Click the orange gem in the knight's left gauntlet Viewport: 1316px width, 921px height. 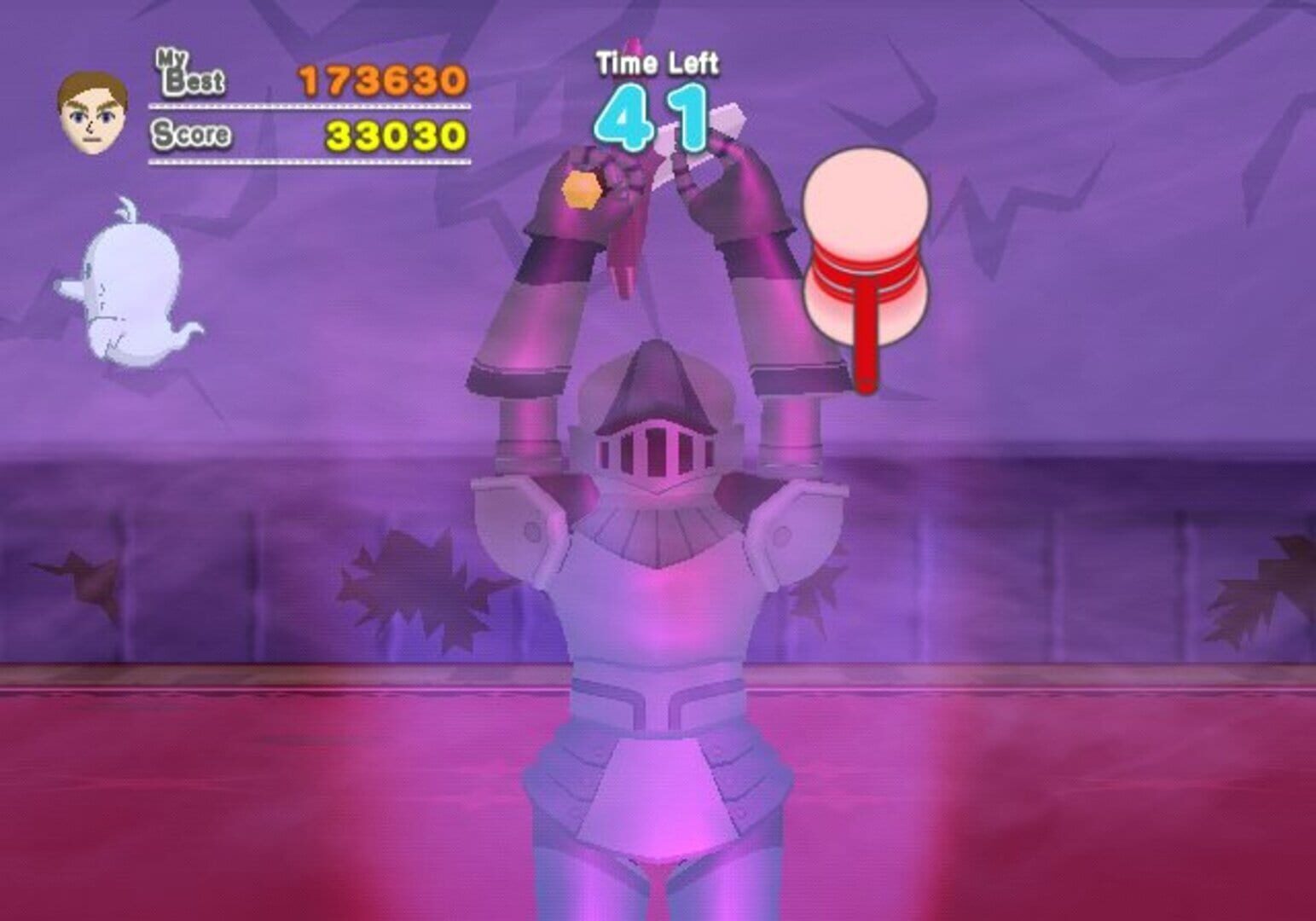tap(582, 190)
